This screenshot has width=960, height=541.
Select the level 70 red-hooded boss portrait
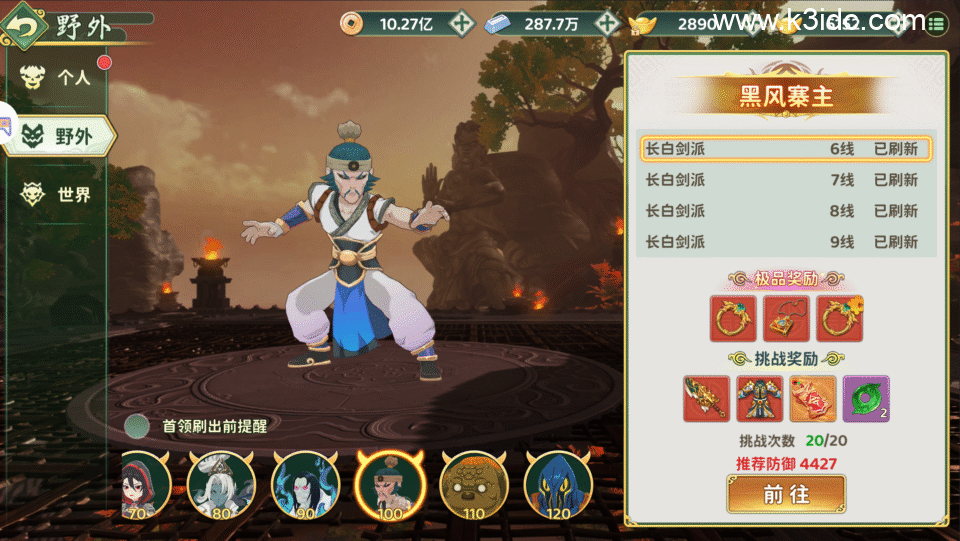143,485
